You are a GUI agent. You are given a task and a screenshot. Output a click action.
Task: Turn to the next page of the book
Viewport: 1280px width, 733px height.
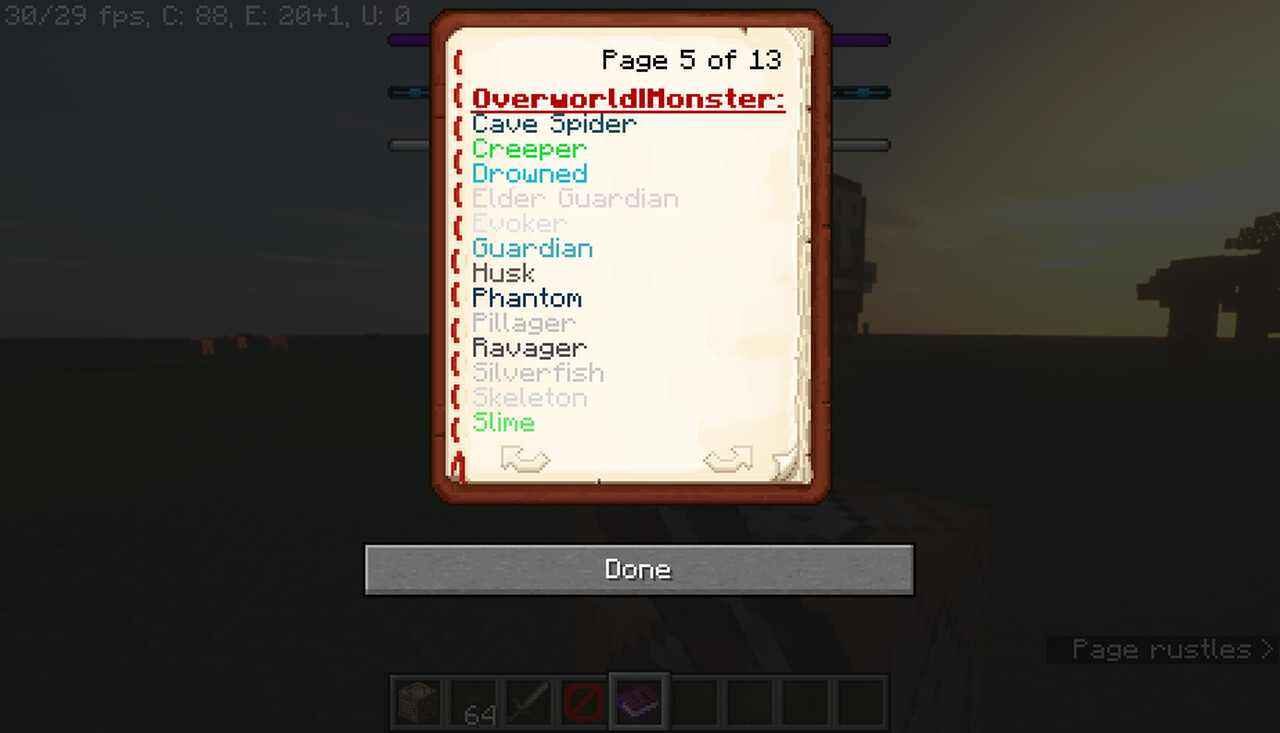(x=727, y=459)
